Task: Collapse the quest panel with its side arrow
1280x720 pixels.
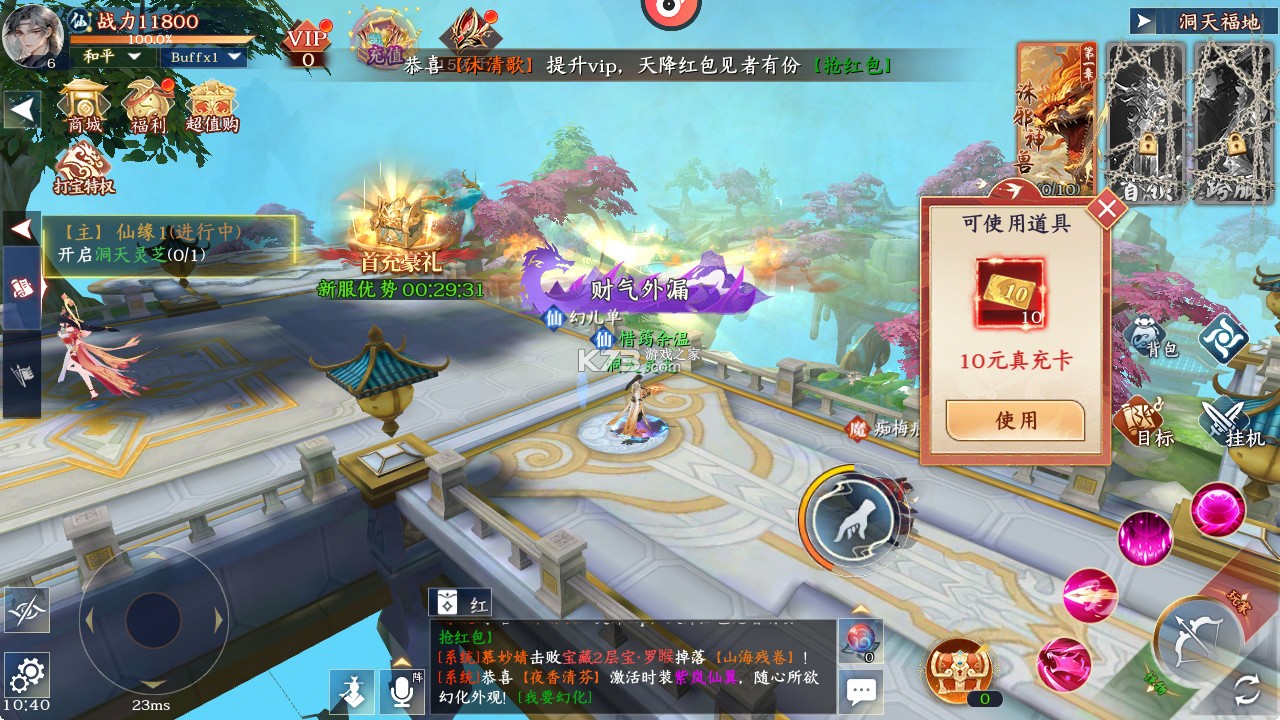Action: point(22,228)
